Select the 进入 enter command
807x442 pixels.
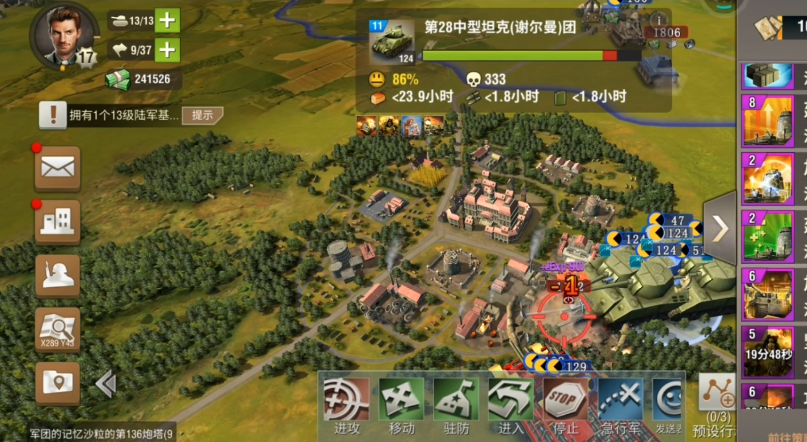pyautogui.click(x=510, y=406)
